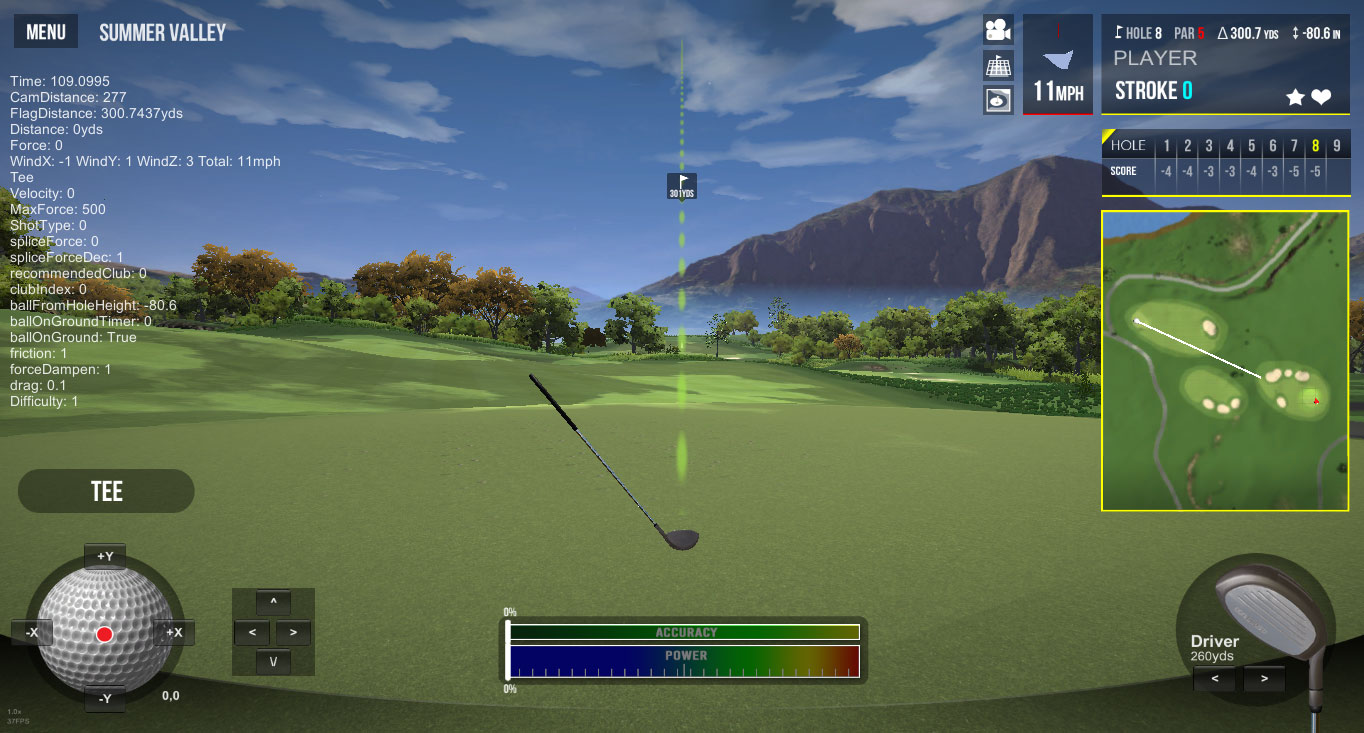Click the hole overview map icon
1364x733 pixels.
point(998,100)
